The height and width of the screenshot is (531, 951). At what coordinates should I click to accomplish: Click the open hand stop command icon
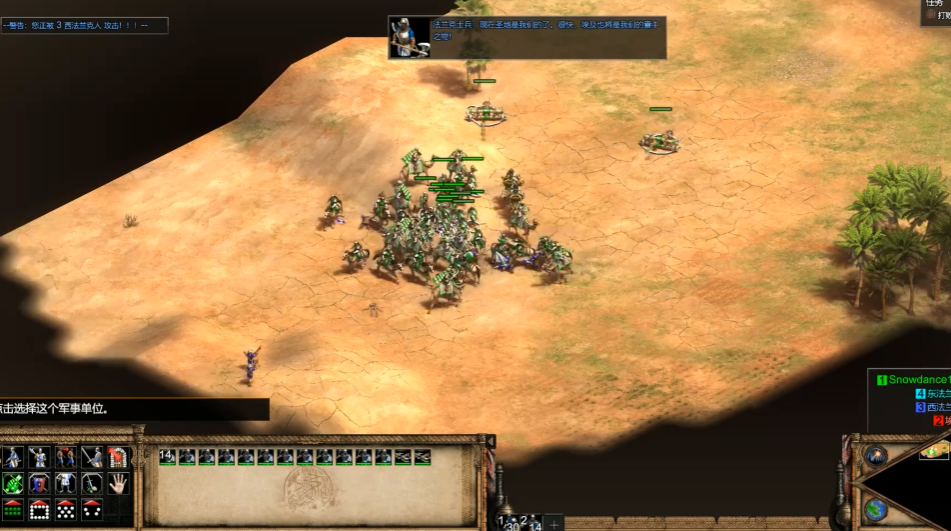tap(118, 483)
